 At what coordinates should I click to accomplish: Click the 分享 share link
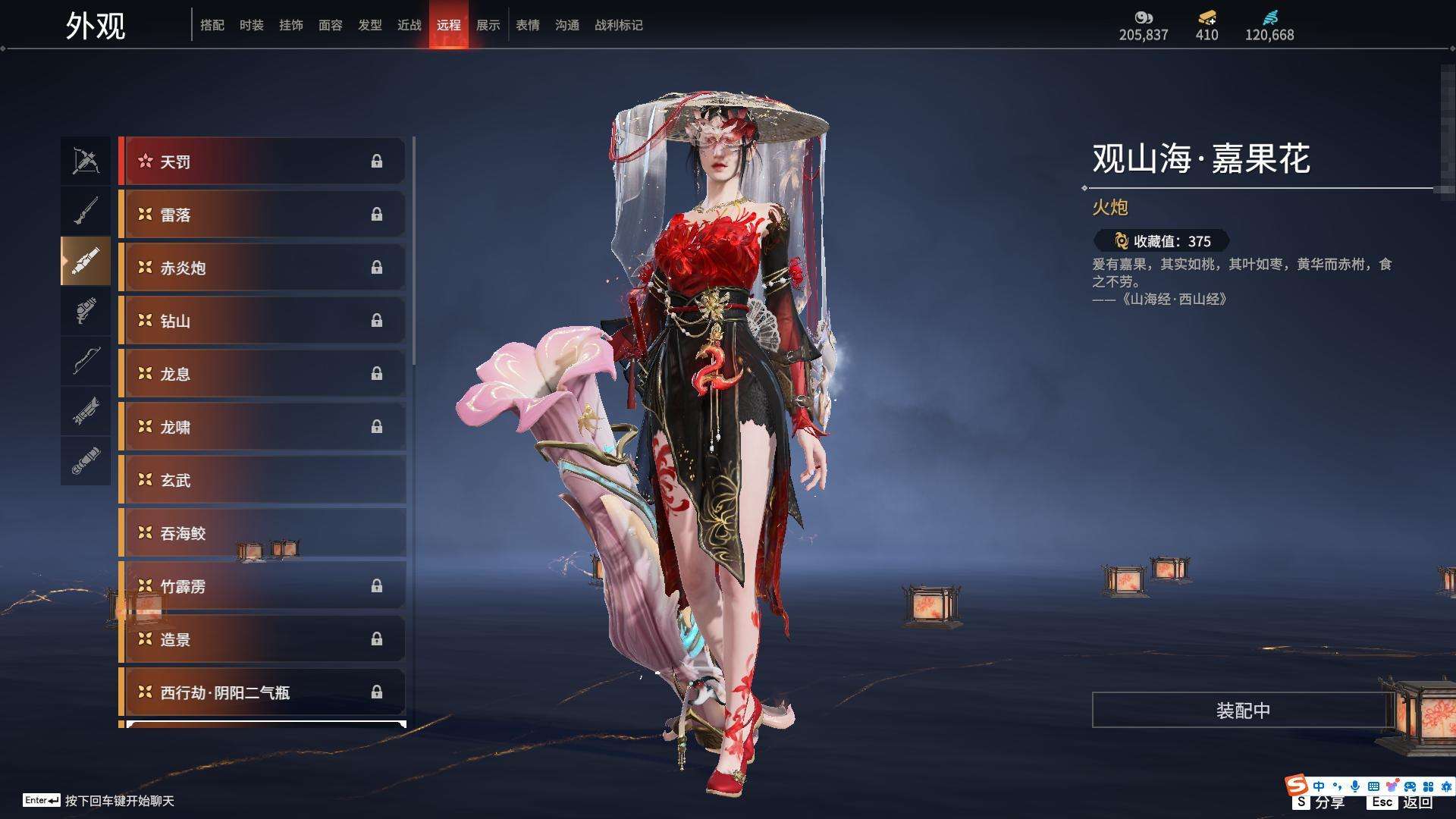click(1329, 801)
